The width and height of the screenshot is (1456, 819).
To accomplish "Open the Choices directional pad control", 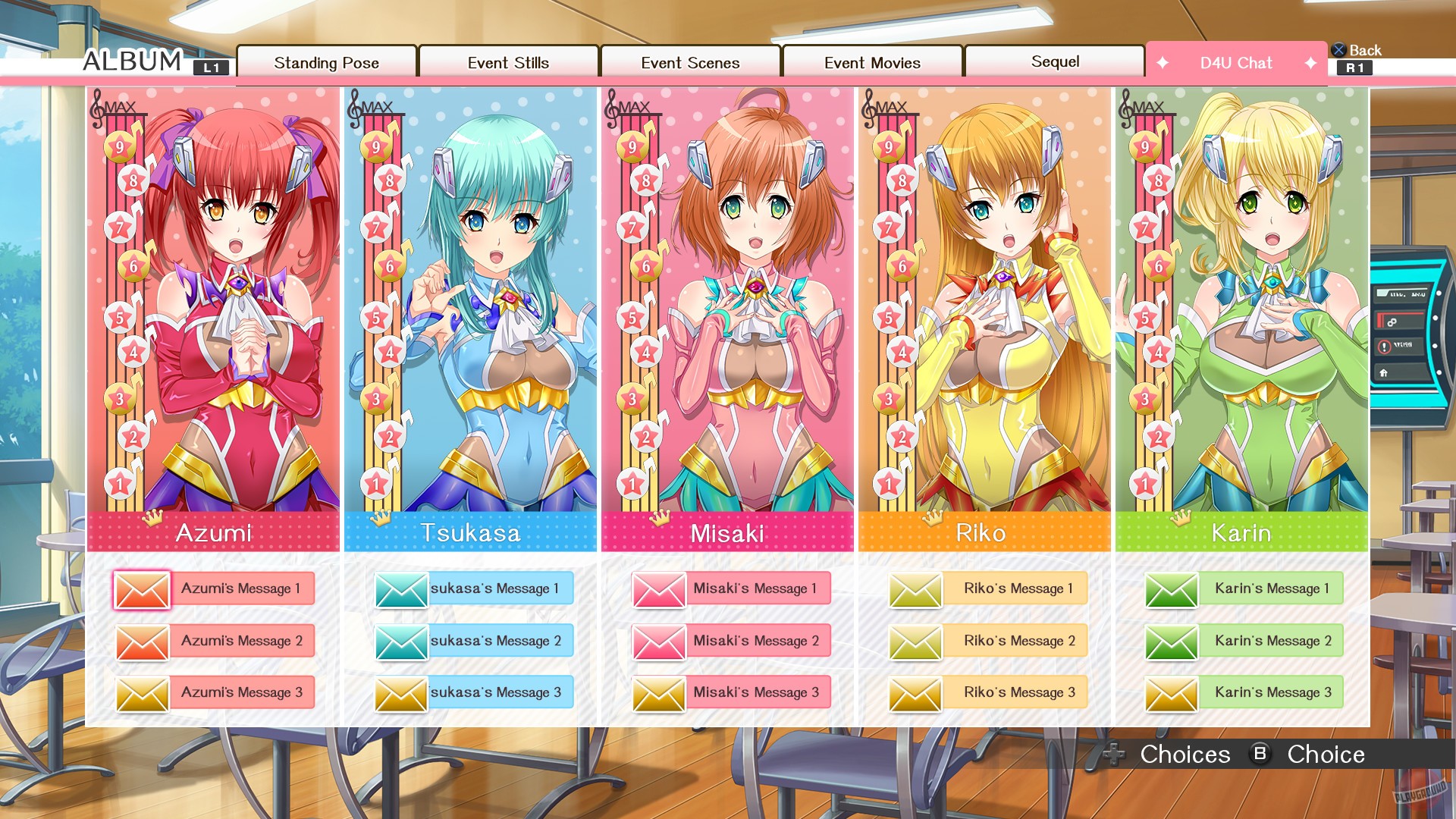I will (x=1112, y=755).
